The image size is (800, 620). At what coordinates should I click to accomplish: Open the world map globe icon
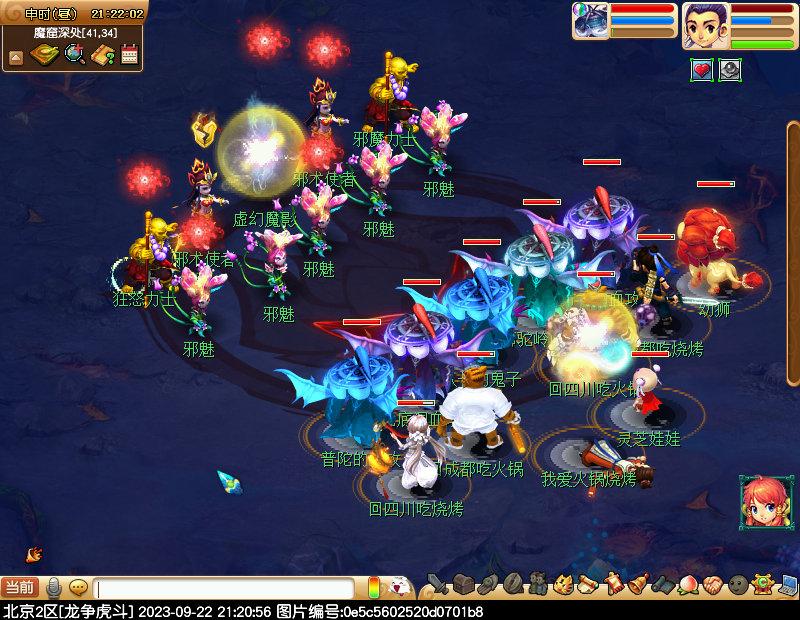tap(74, 55)
